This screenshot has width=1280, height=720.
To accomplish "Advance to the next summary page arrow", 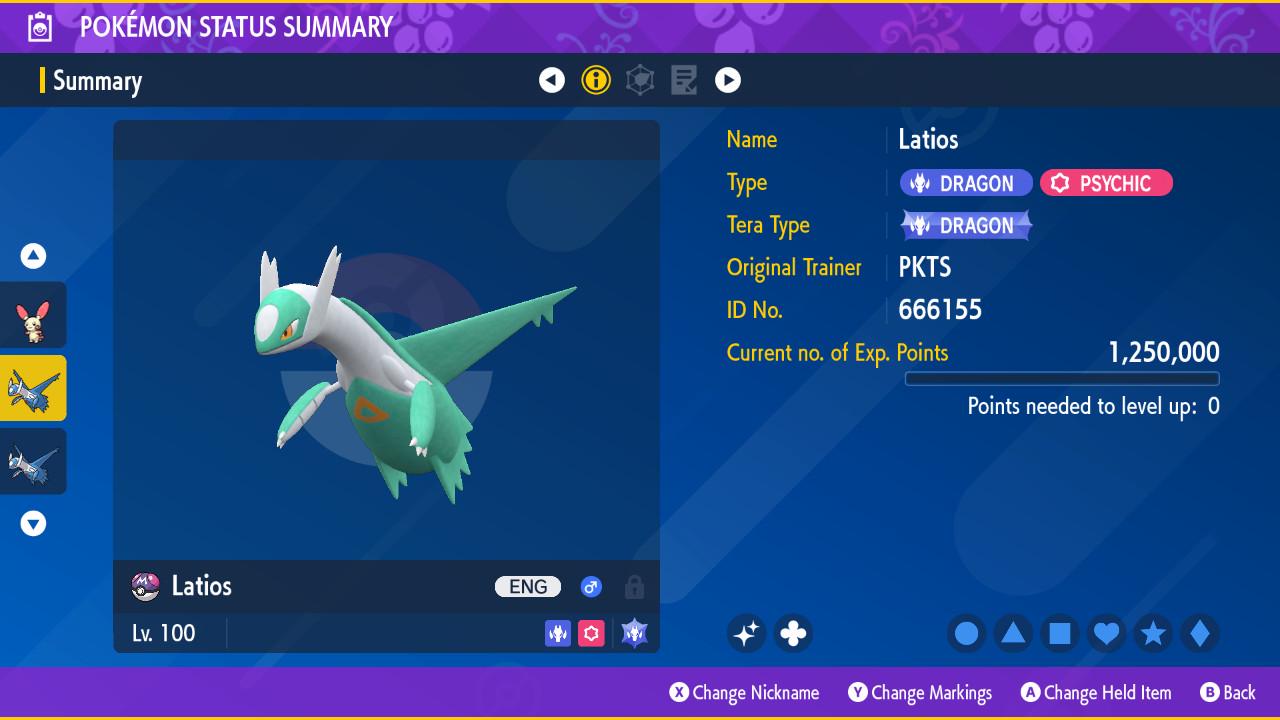I will tap(728, 80).
